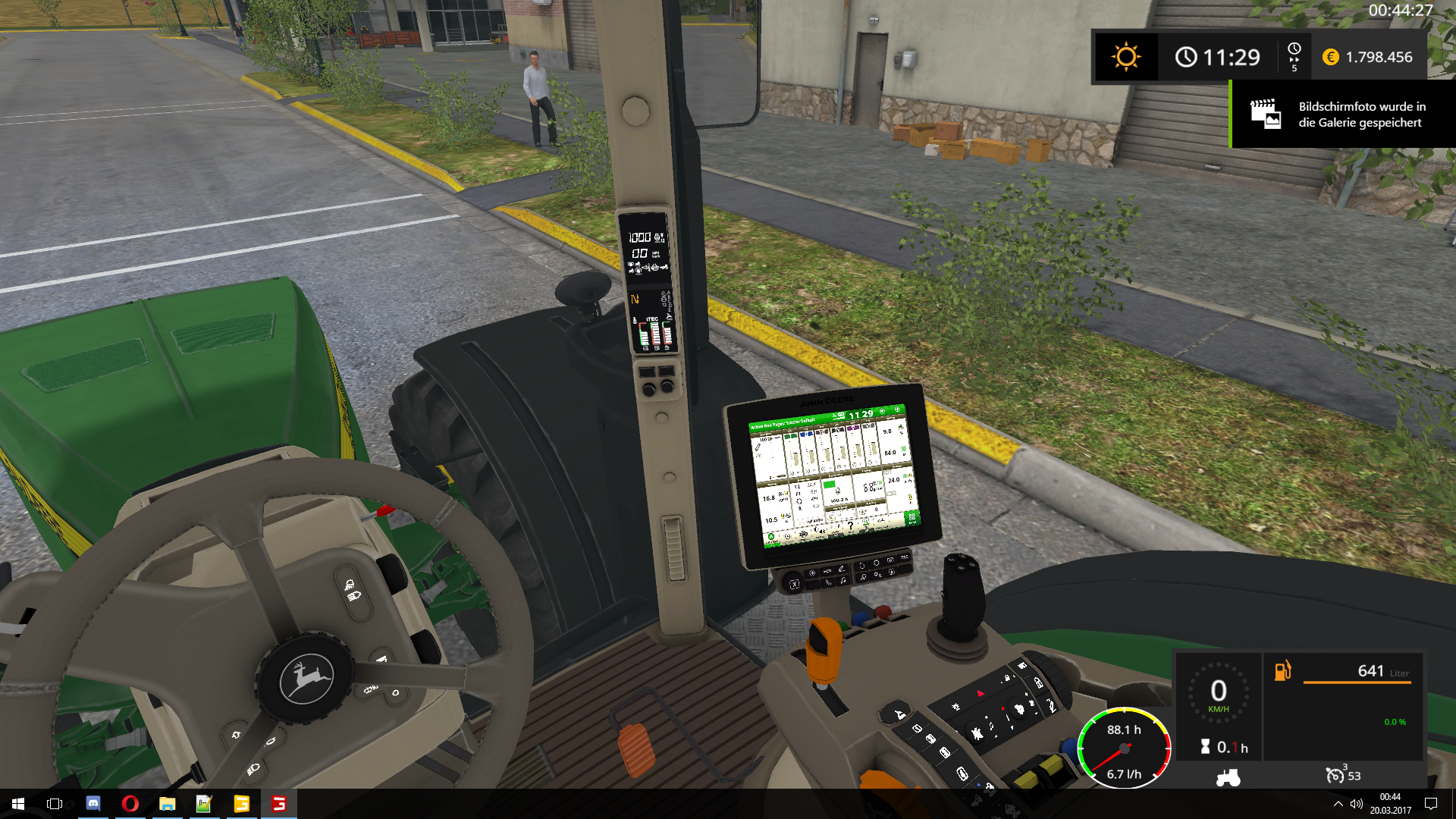Open Discord from the taskbar
This screenshot has height=819, width=1456.
click(93, 804)
